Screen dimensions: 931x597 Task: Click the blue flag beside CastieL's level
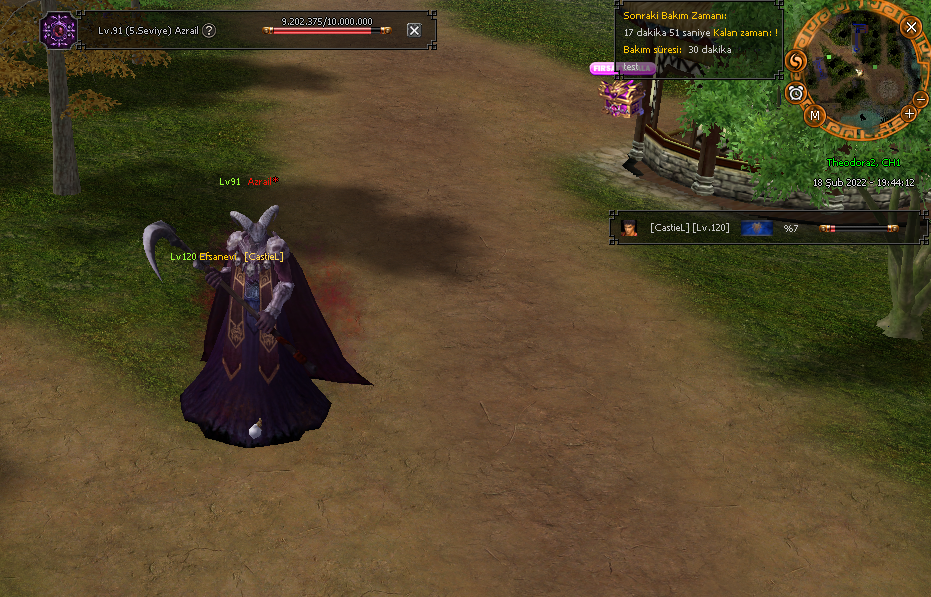[x=757, y=228]
